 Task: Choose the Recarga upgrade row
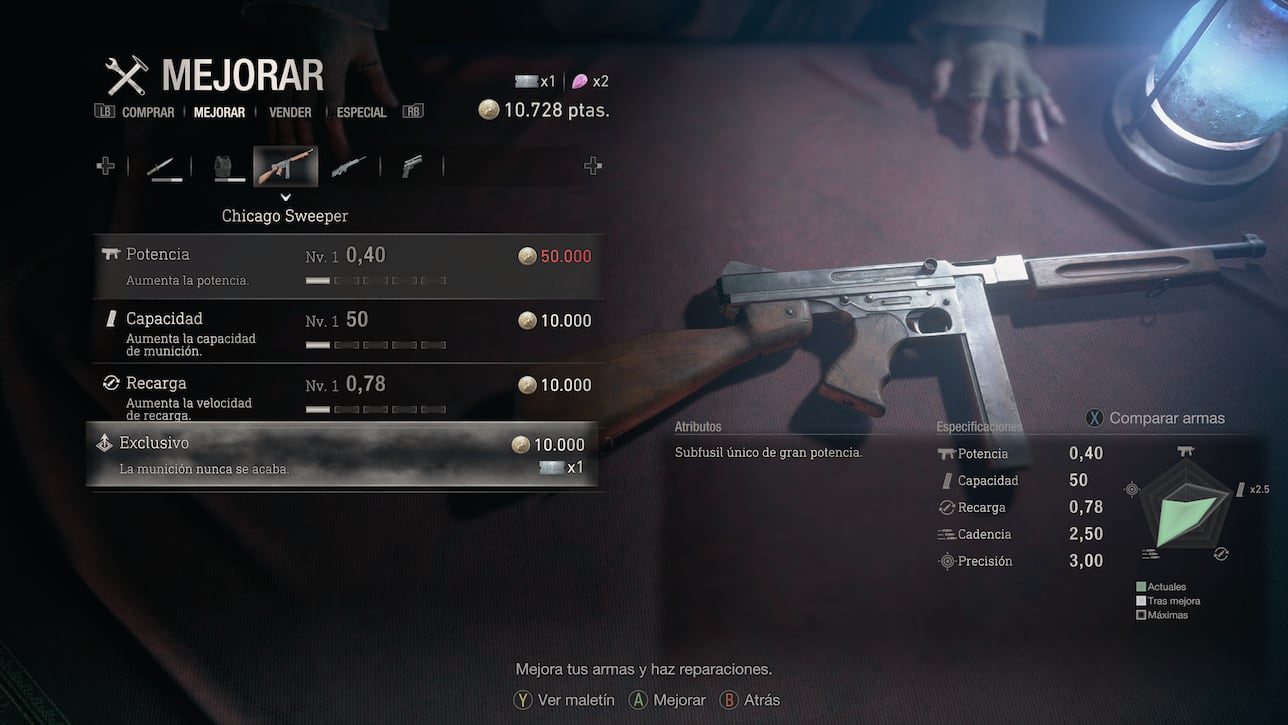click(346, 395)
